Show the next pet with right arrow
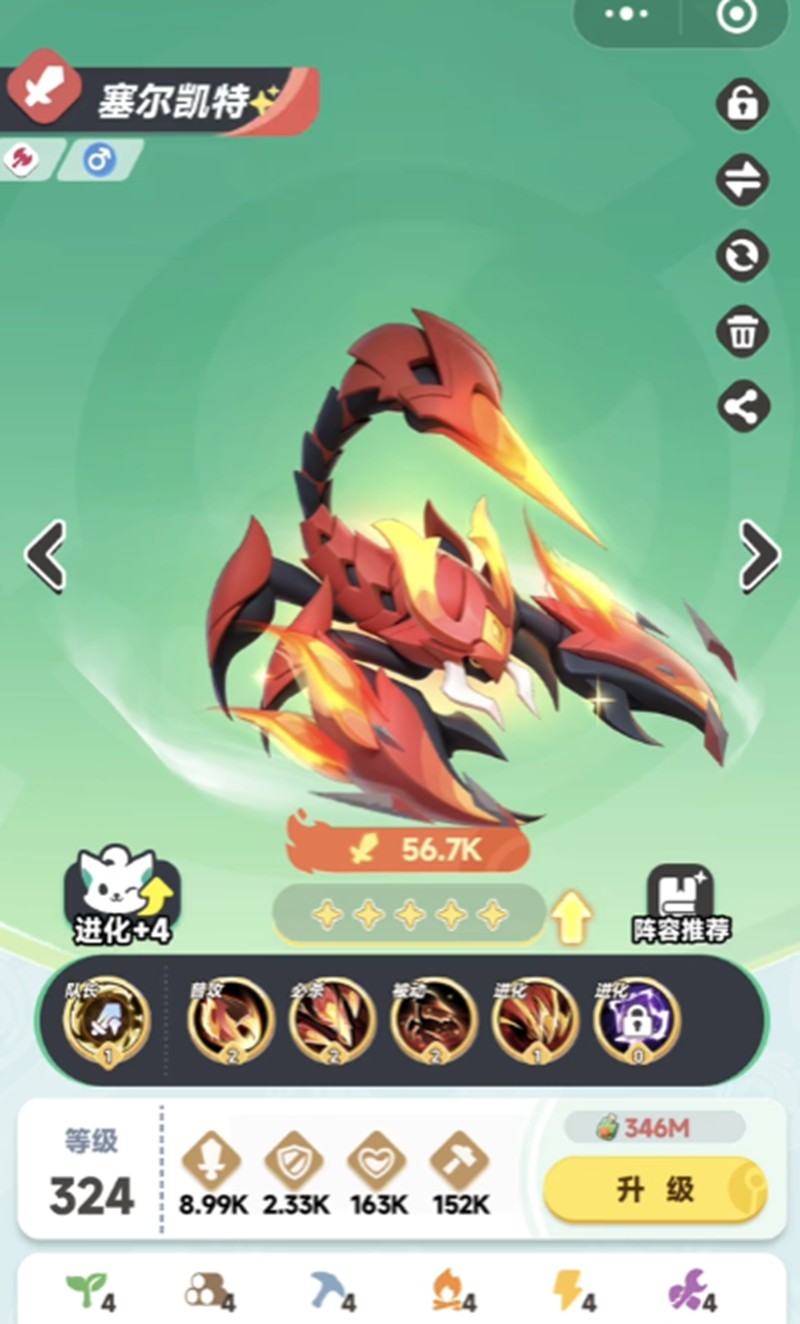800x1324 pixels. (x=758, y=555)
